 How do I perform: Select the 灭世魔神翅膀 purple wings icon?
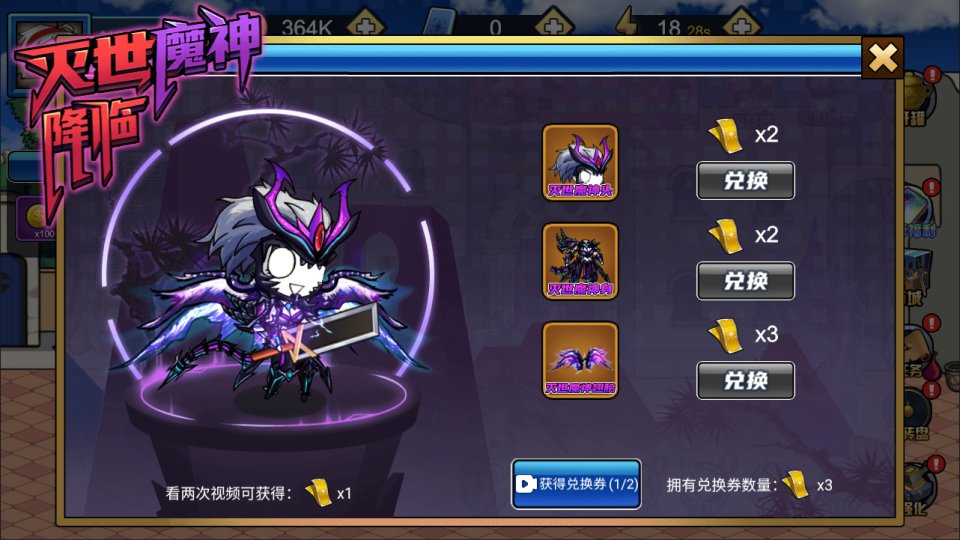tap(580, 360)
